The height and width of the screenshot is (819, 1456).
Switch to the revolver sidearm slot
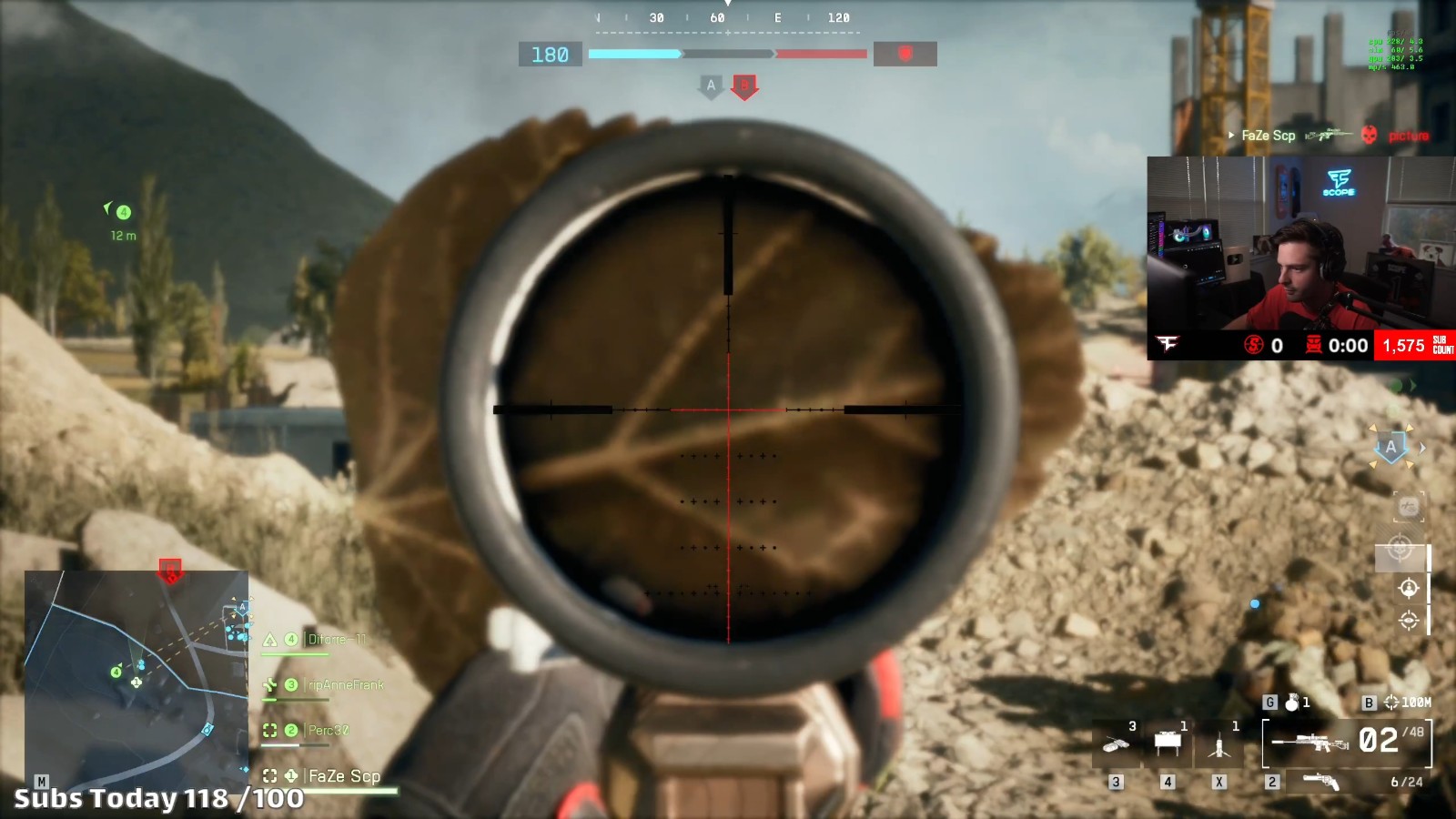pos(1321,781)
